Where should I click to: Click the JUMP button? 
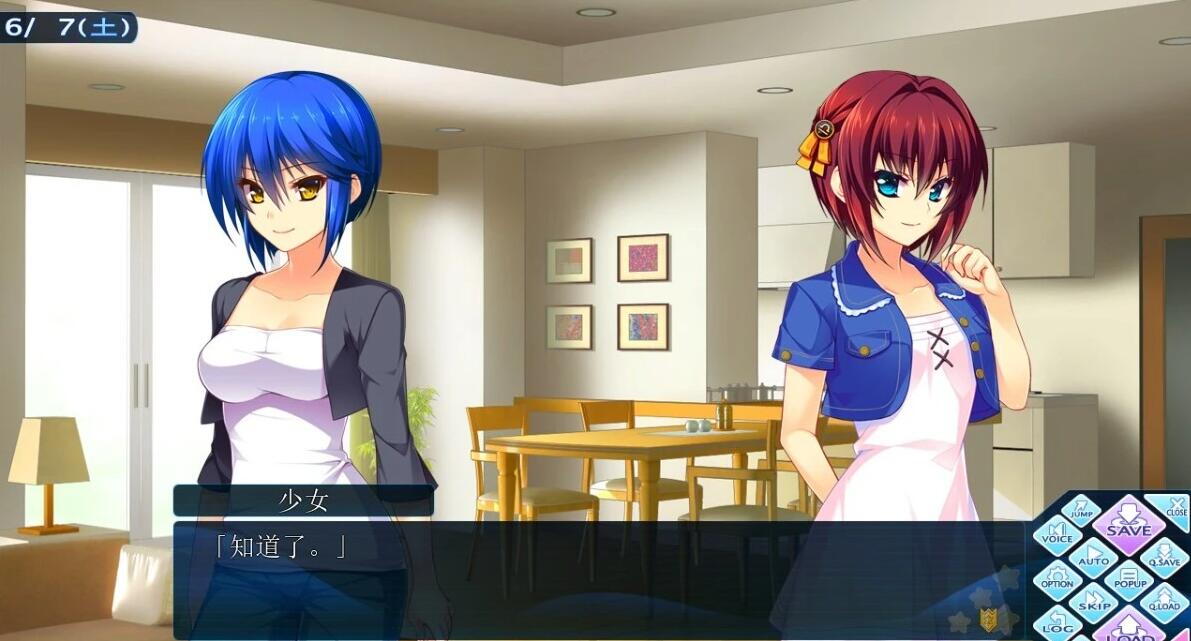pyautogui.click(x=1081, y=511)
